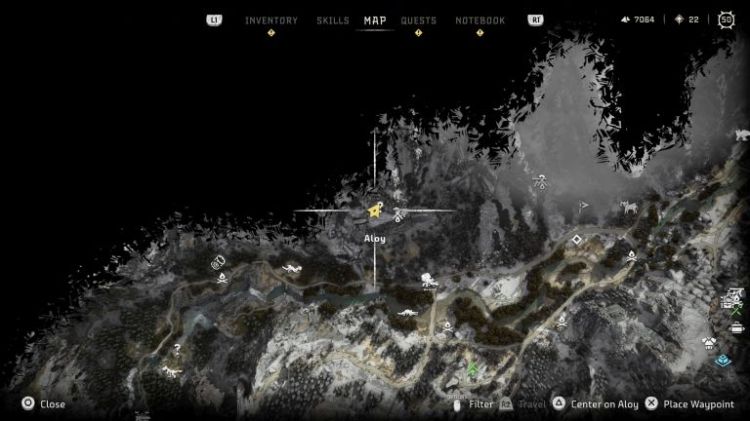750x421 pixels.
Task: Switch to the Inventory tab
Action: 271,20
